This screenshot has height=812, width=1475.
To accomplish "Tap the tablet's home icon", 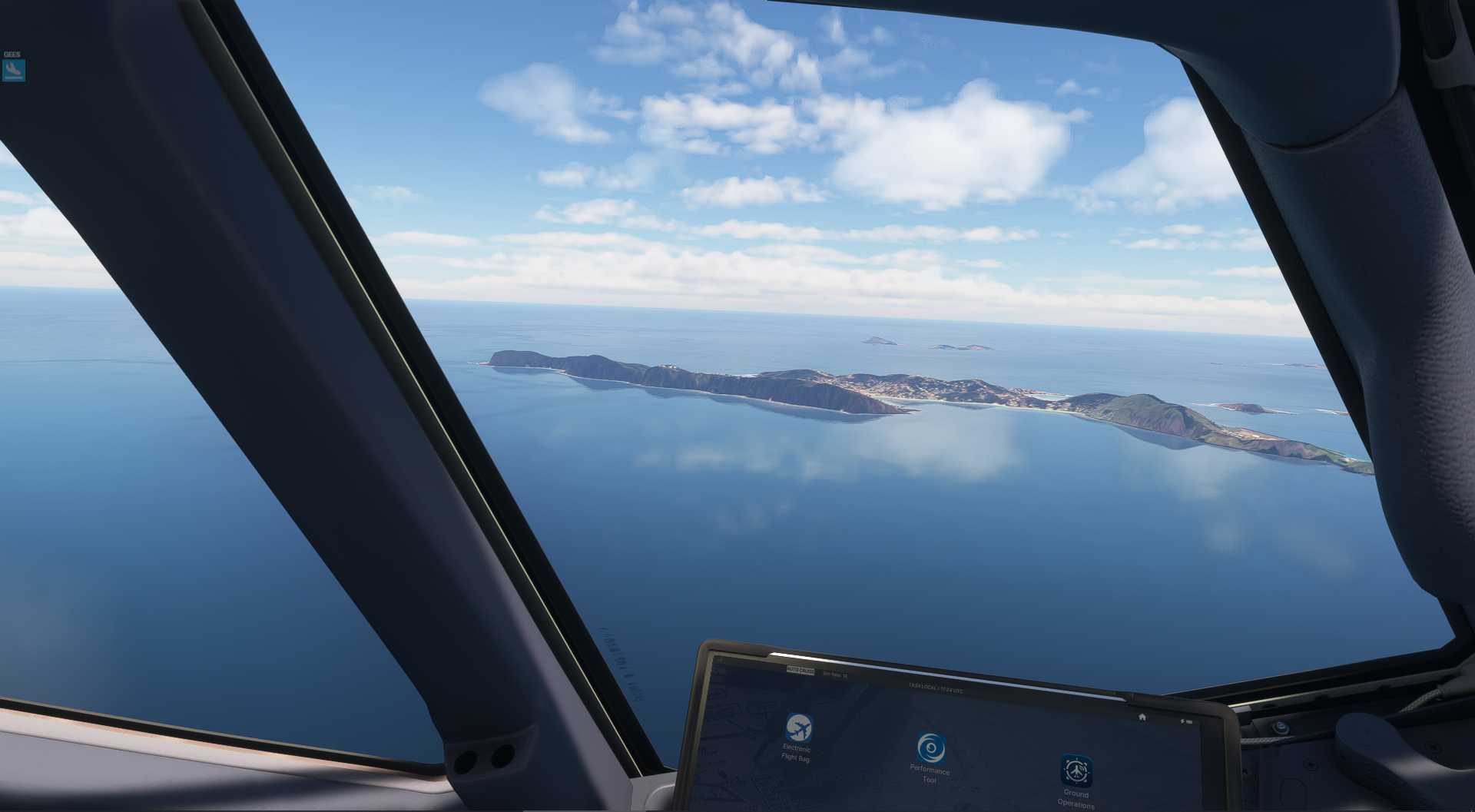I will tap(1142, 717).
